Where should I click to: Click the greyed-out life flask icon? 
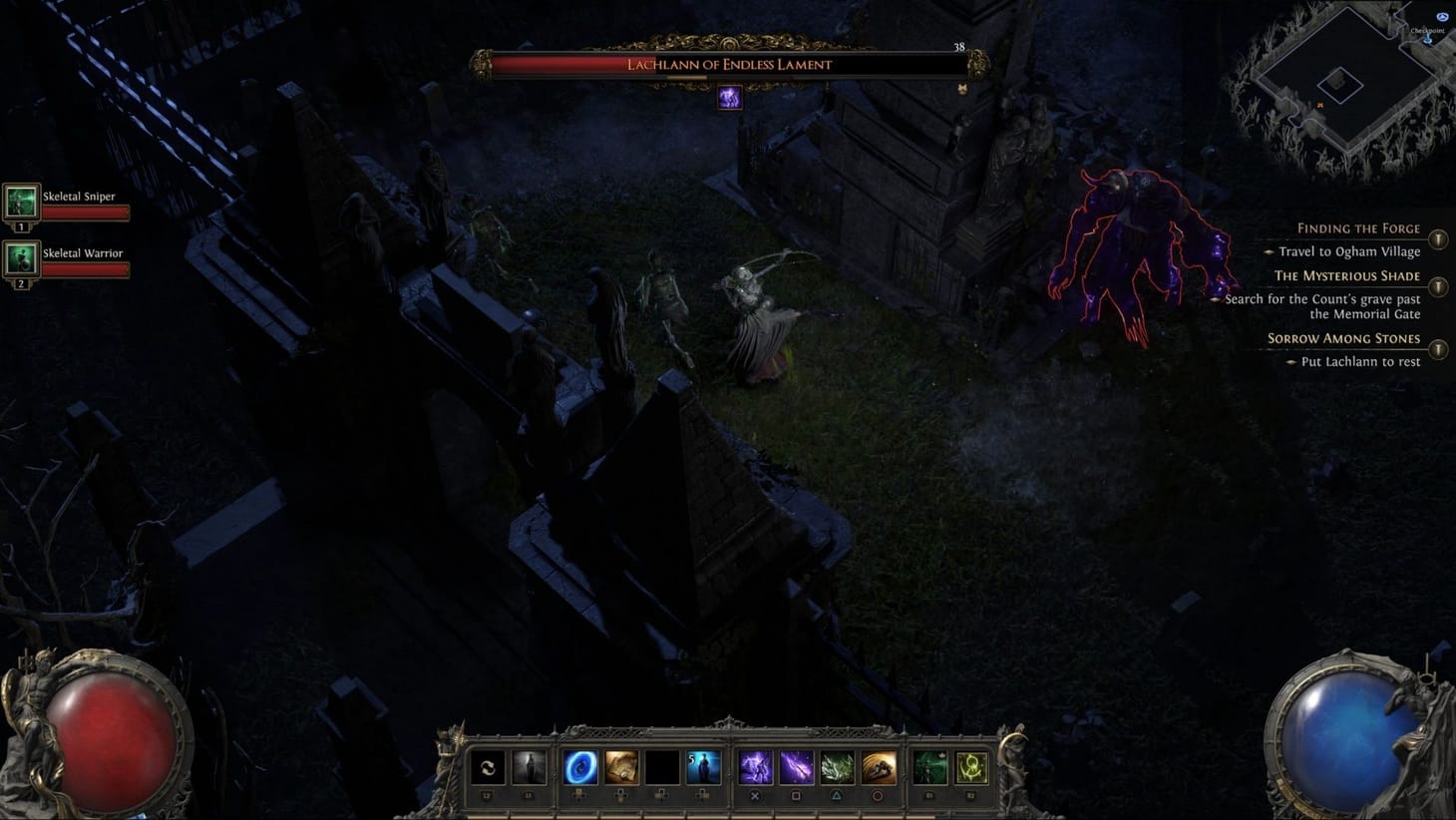click(x=529, y=766)
